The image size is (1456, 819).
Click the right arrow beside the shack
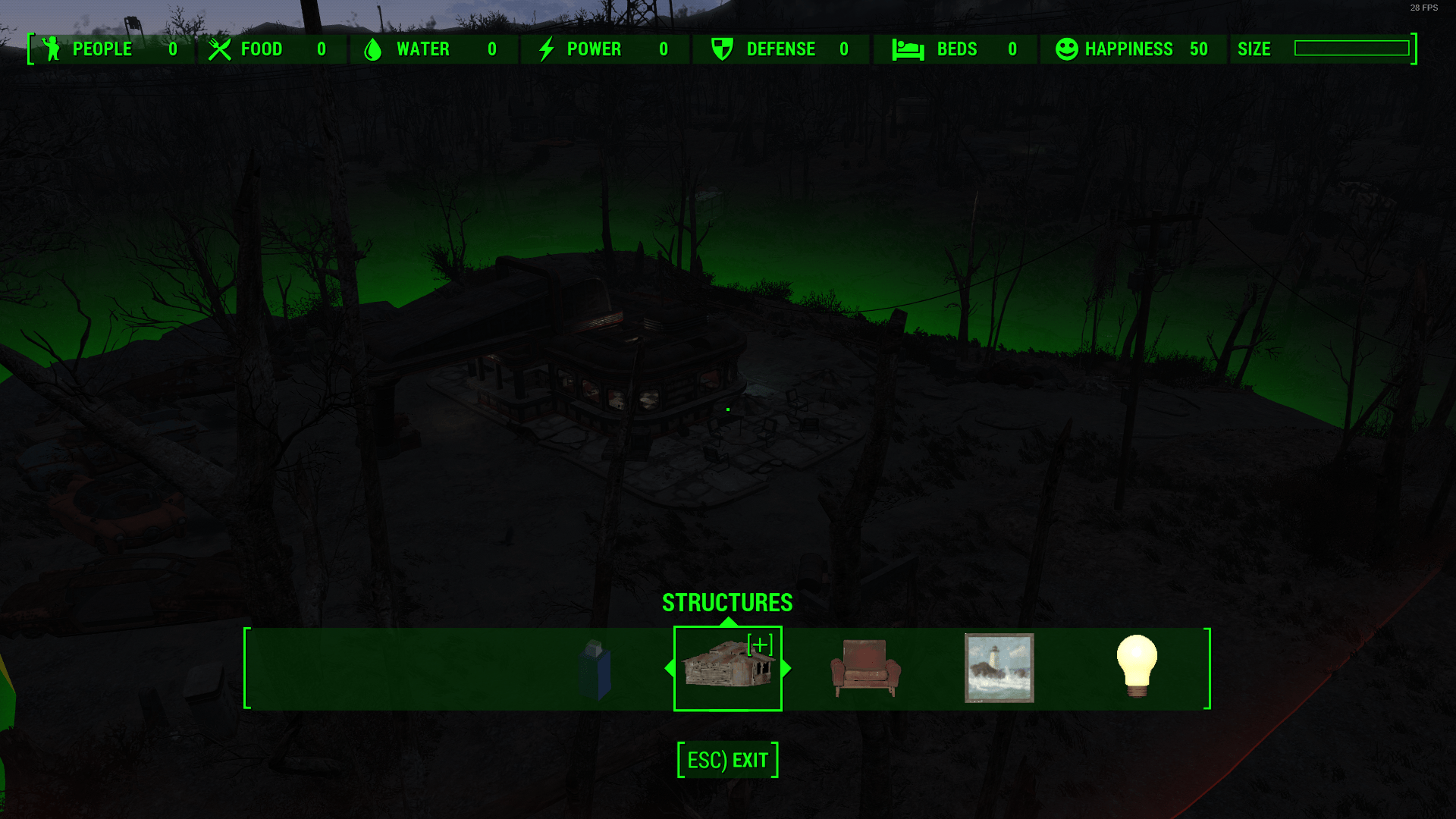click(786, 668)
